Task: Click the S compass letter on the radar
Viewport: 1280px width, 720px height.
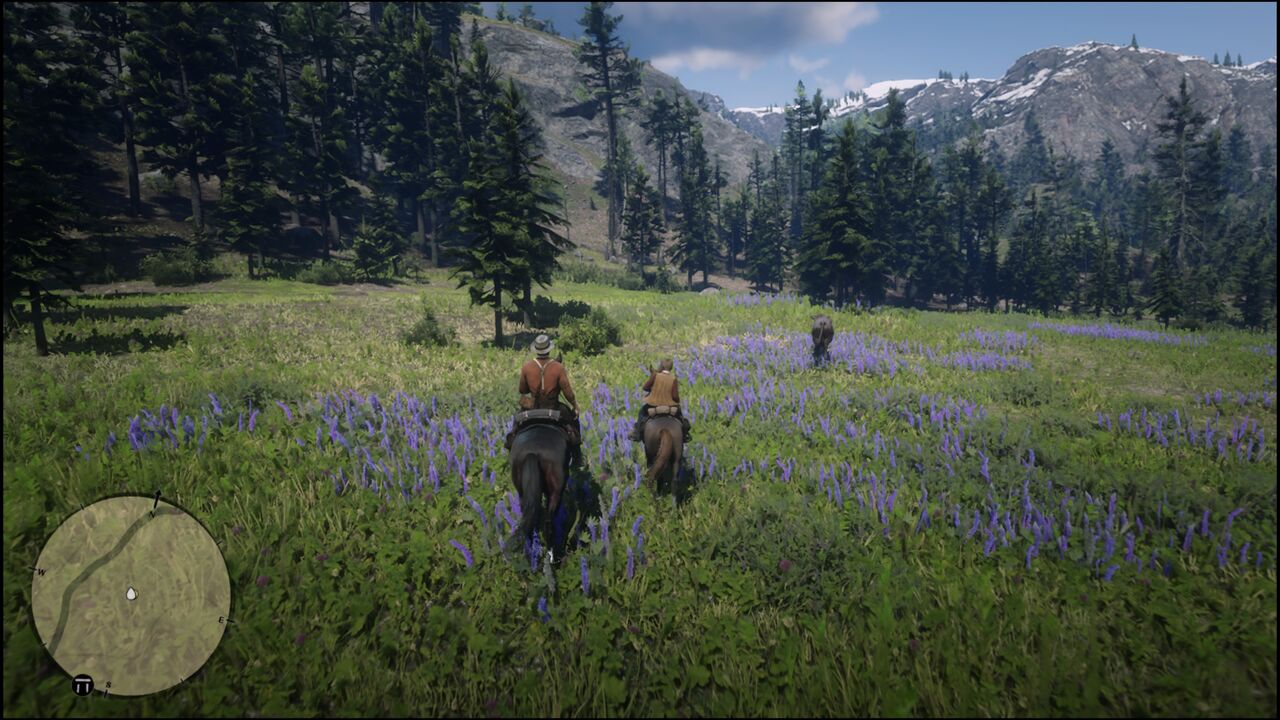Action: click(108, 684)
